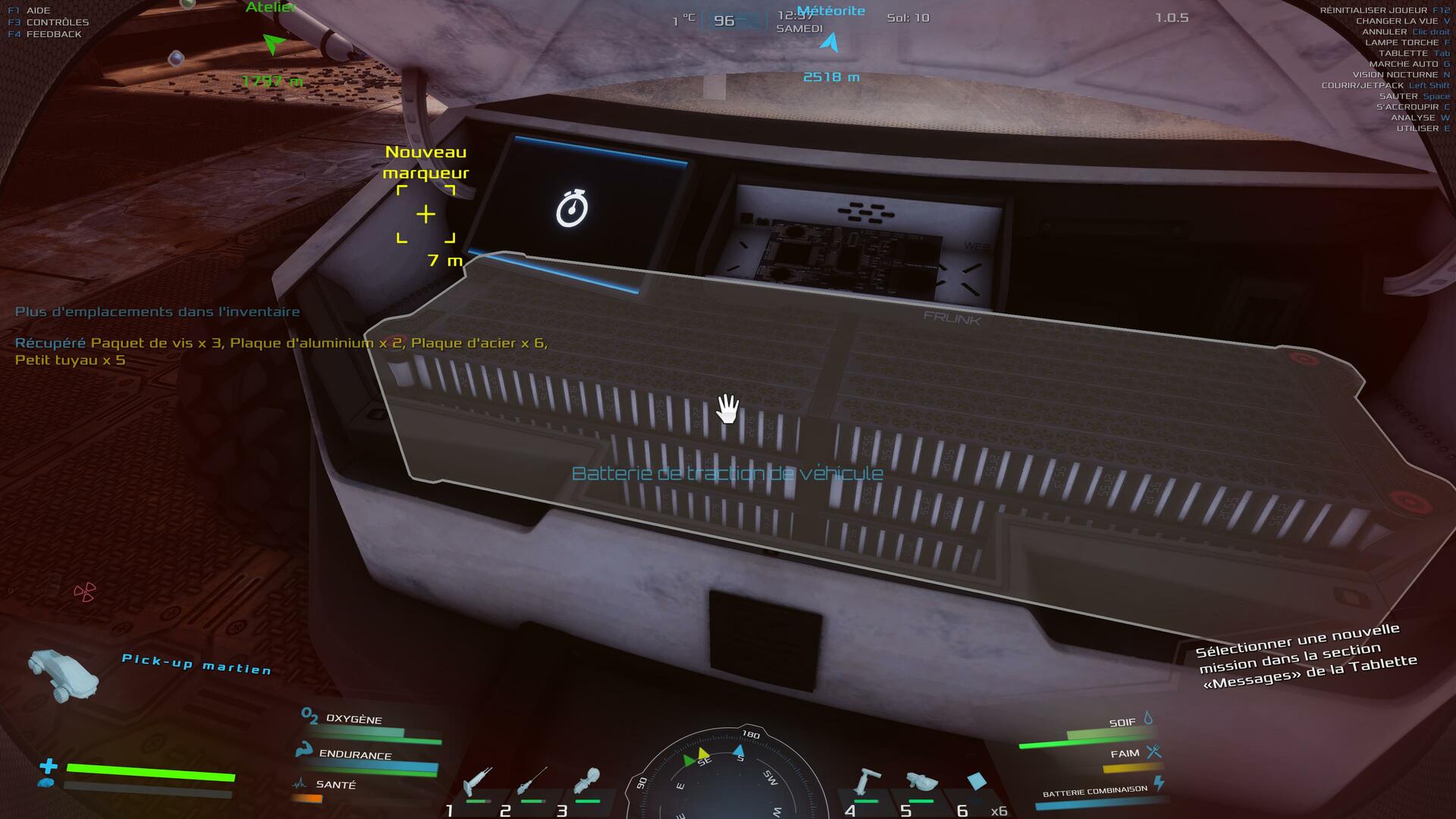This screenshot has height=819, width=1456.
Task: Select hotbar slot 3 tool
Action: 588,781
